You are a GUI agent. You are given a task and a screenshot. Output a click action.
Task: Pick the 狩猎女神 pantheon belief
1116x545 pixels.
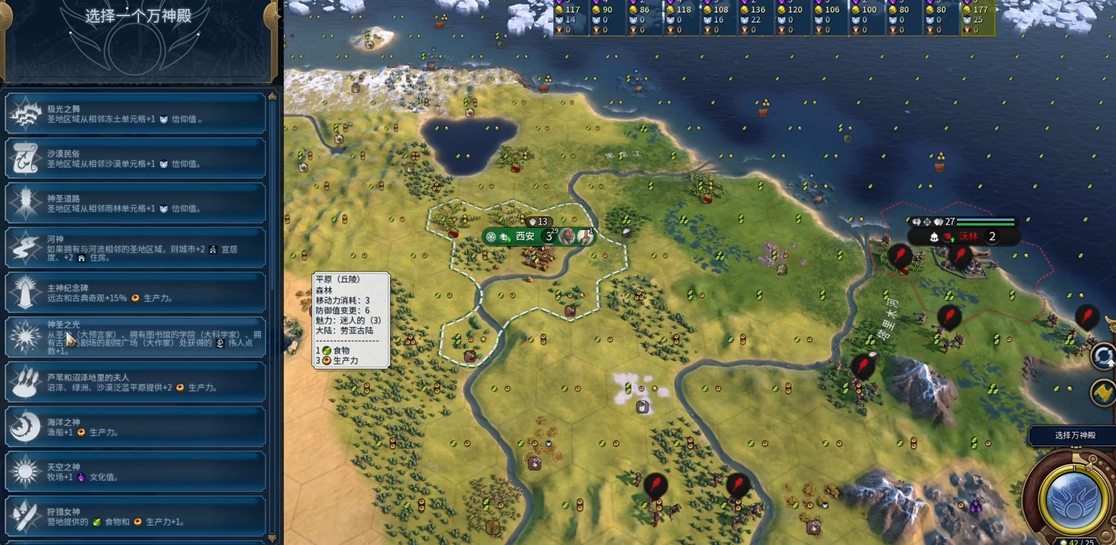(136, 516)
